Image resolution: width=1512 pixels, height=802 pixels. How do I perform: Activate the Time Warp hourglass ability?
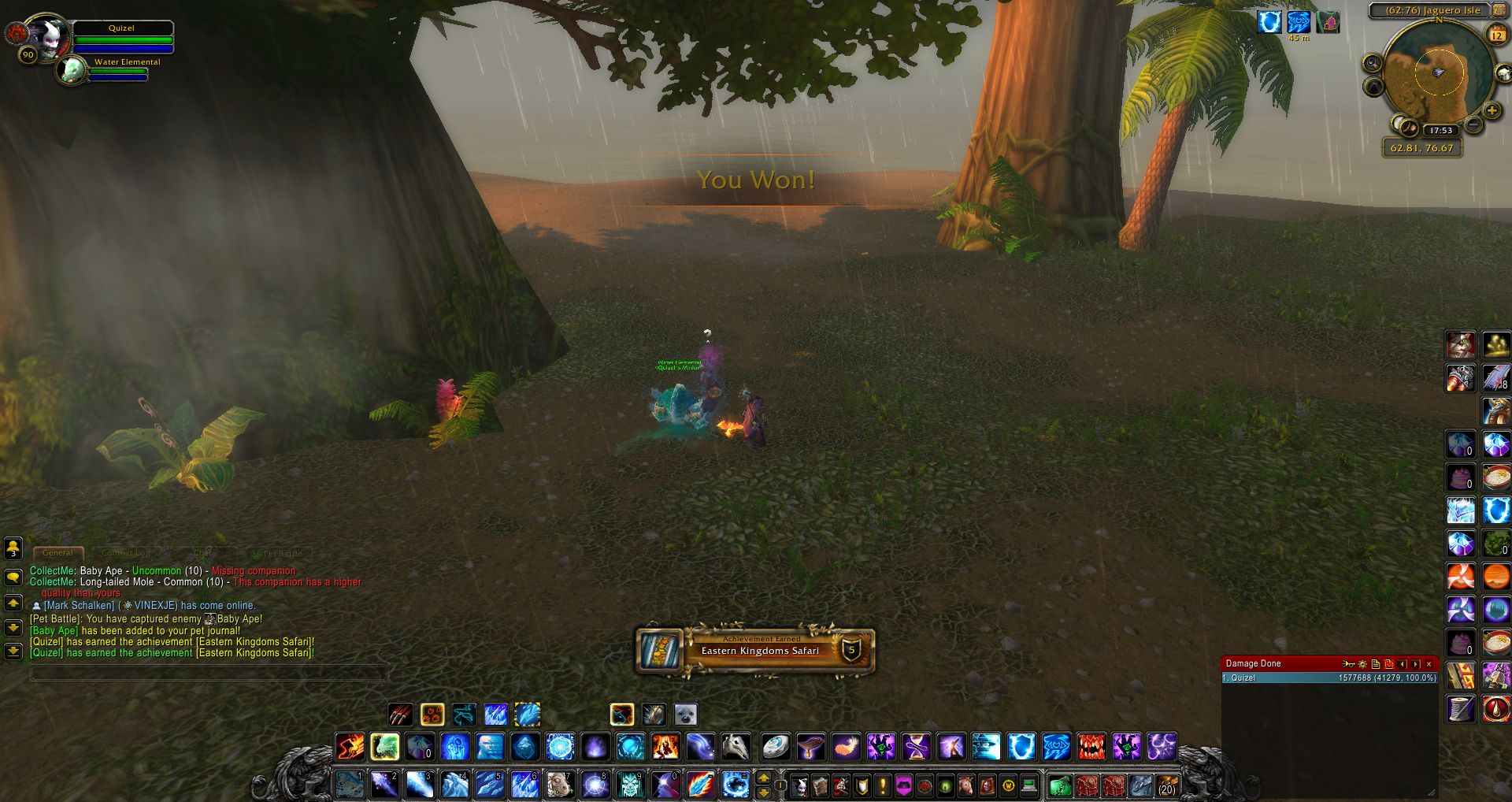pyautogui.click(x=916, y=746)
